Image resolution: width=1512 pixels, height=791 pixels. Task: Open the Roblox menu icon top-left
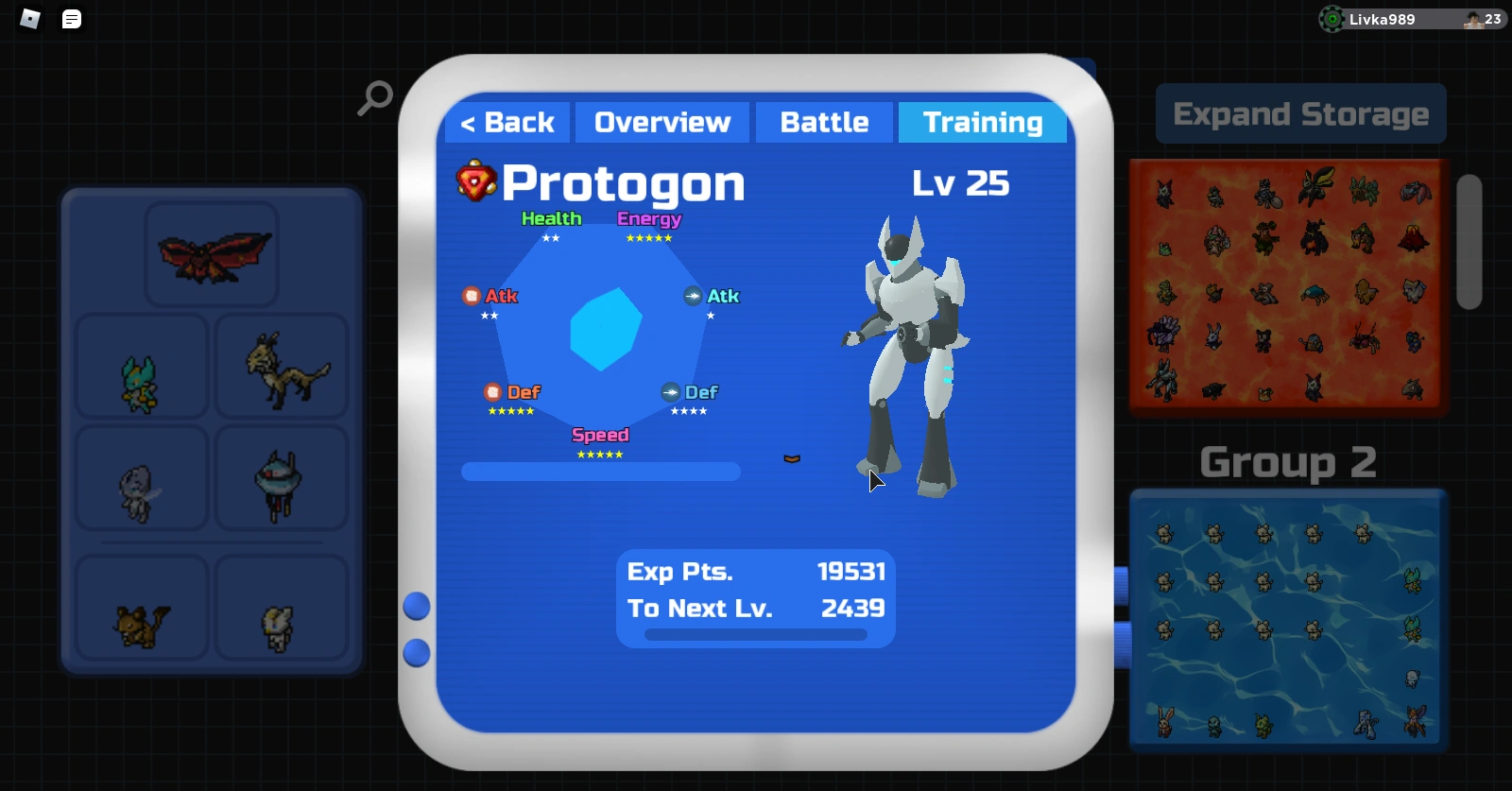point(29,19)
